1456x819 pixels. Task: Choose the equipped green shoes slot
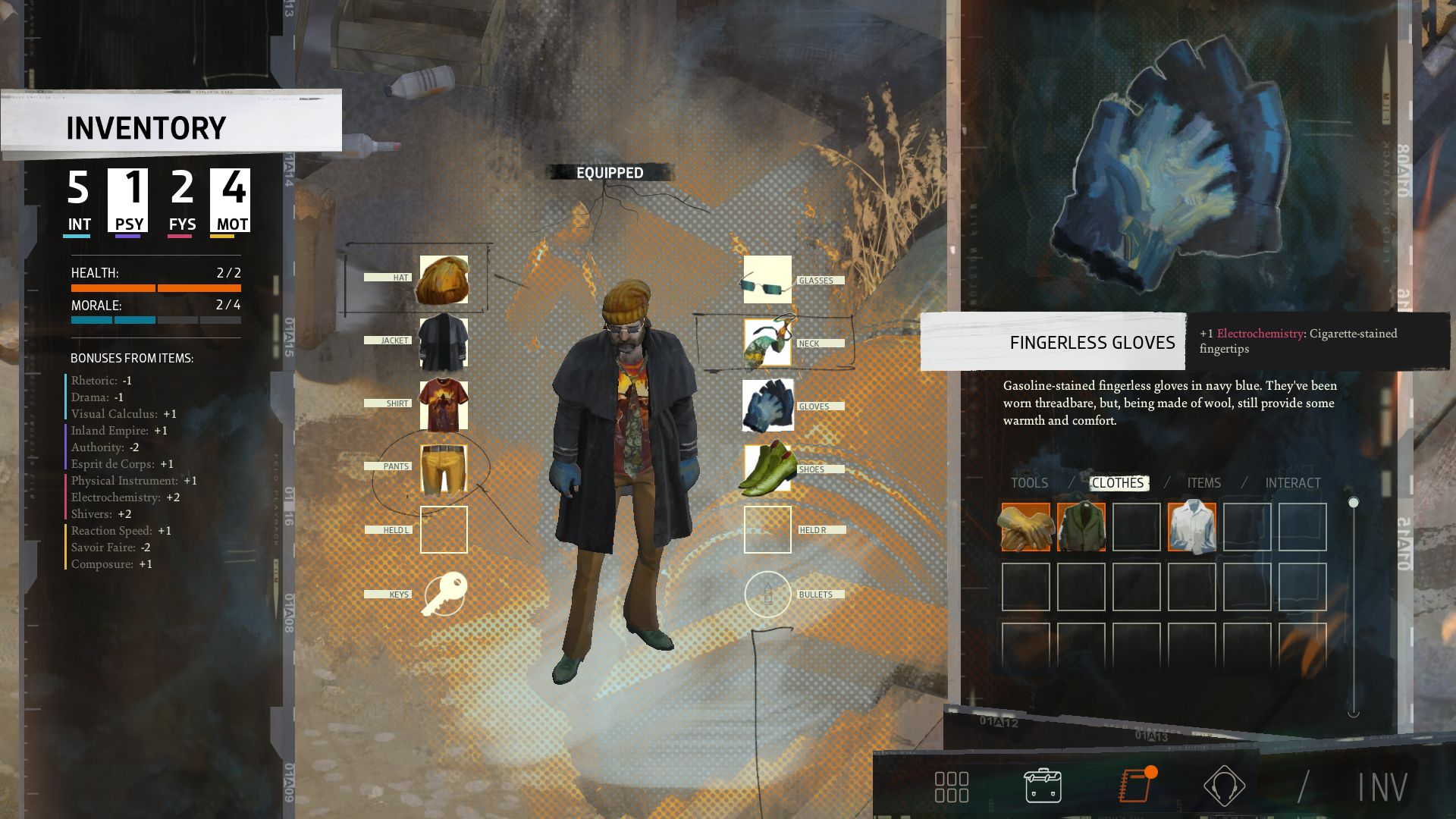pyautogui.click(x=767, y=469)
